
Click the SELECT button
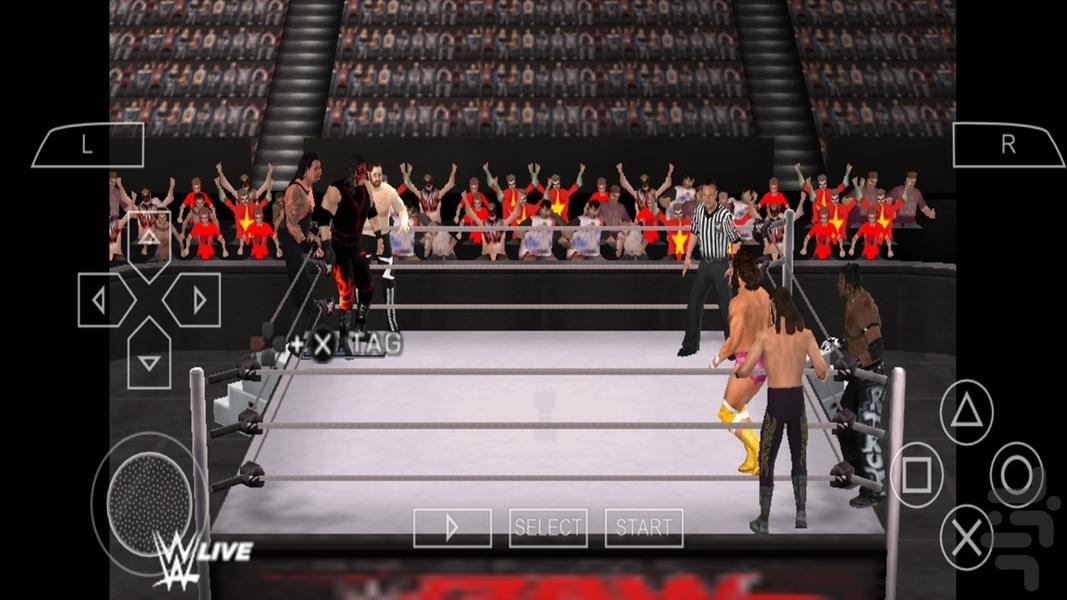click(548, 527)
